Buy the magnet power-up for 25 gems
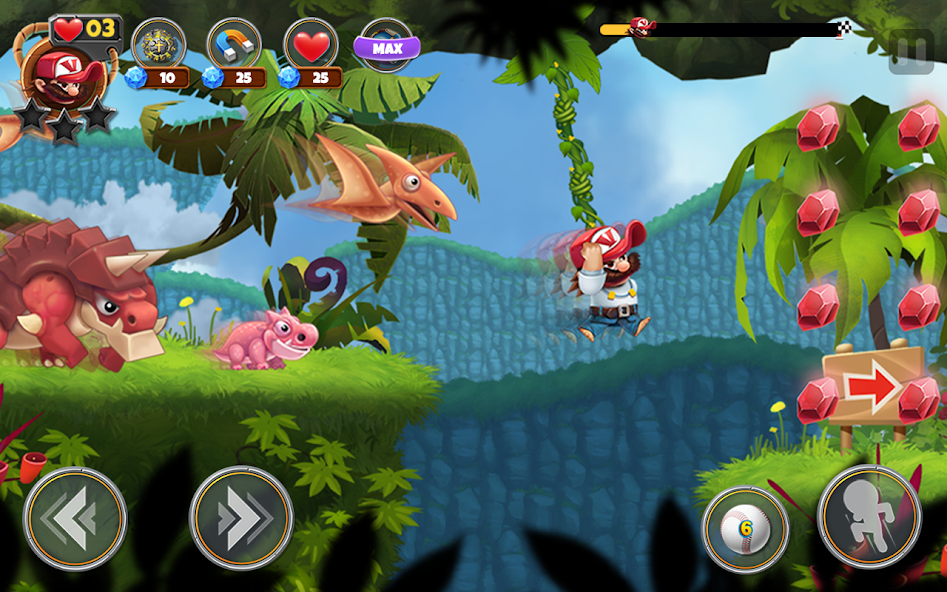Viewport: 947px width, 592px height. click(234, 46)
